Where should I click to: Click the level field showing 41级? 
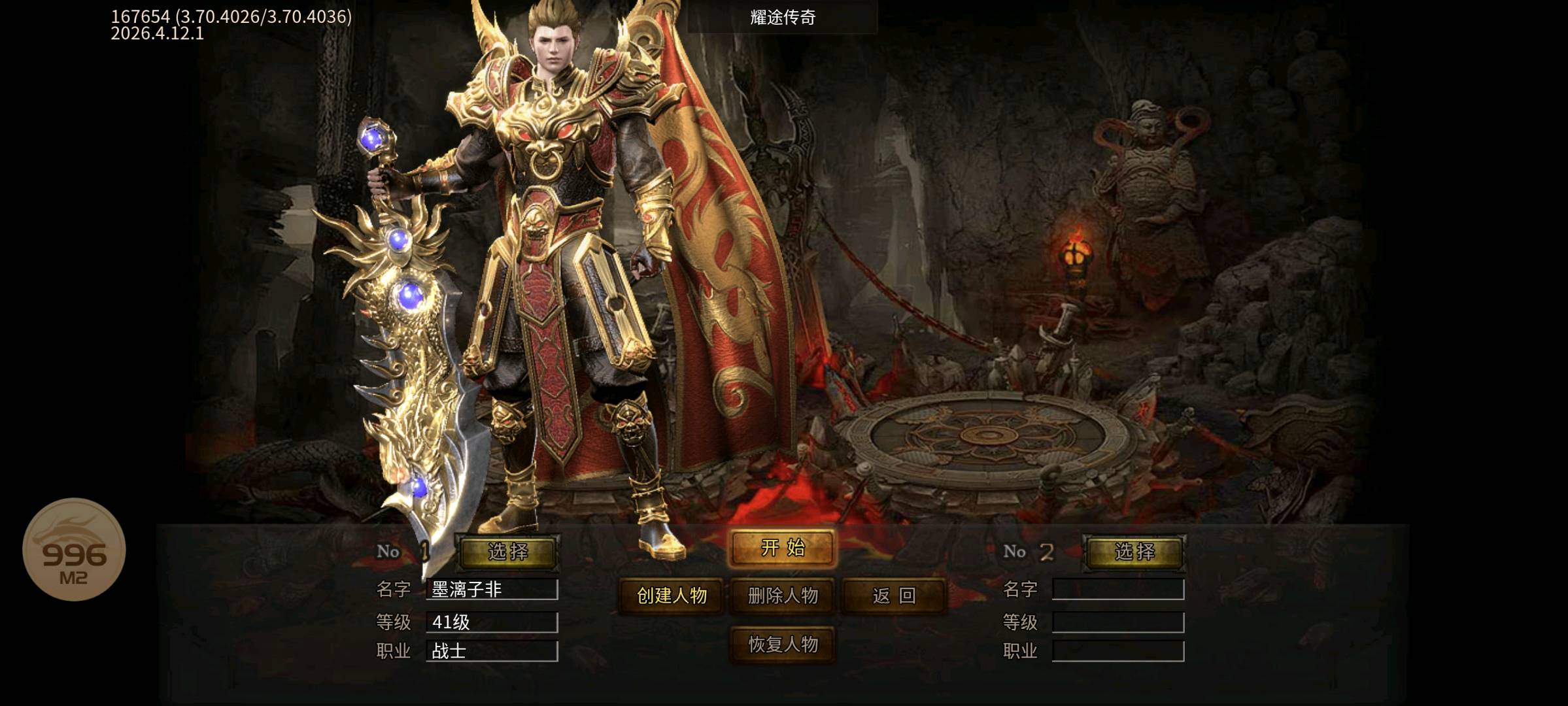(492, 623)
